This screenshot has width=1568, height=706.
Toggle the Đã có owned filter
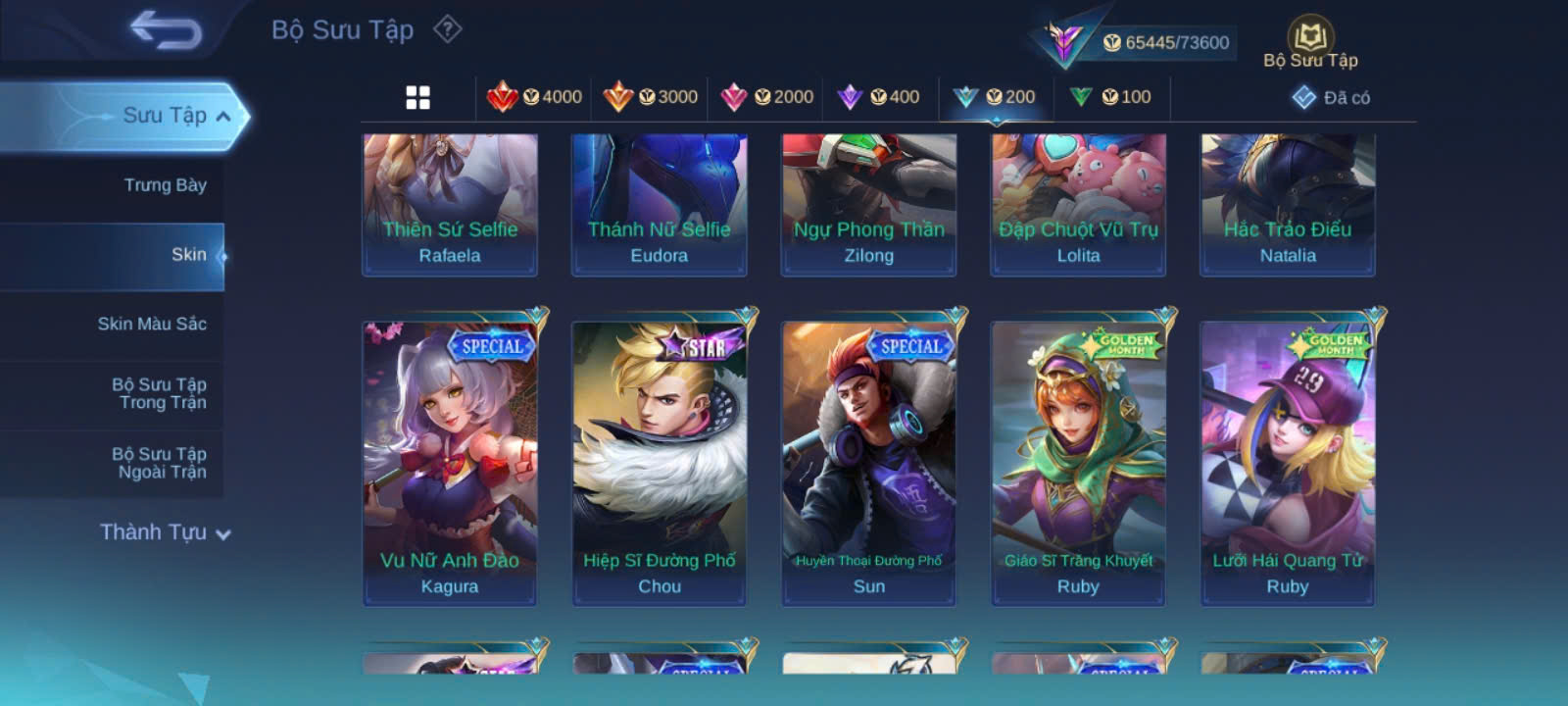[1331, 97]
